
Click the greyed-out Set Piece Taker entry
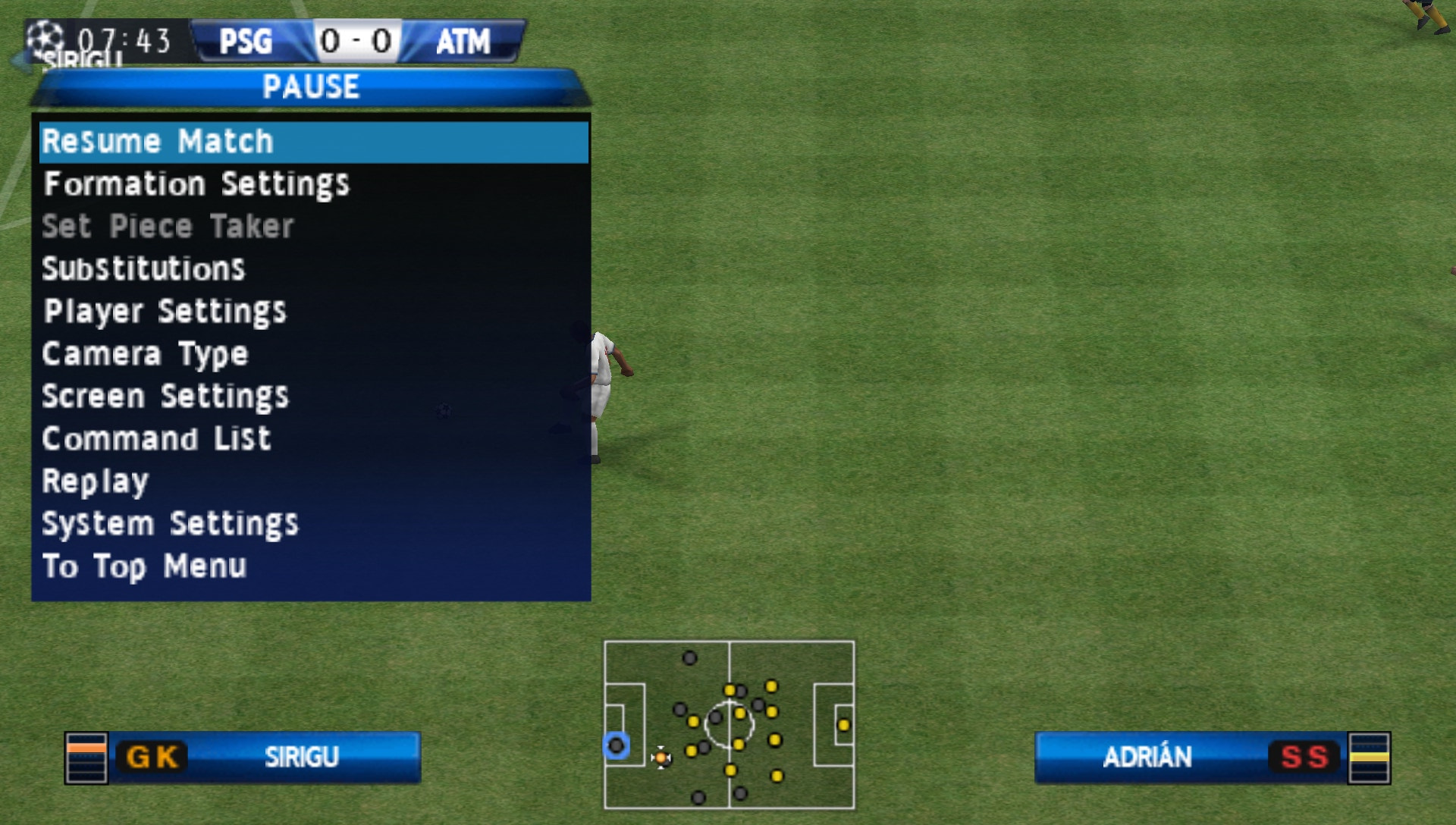[168, 227]
